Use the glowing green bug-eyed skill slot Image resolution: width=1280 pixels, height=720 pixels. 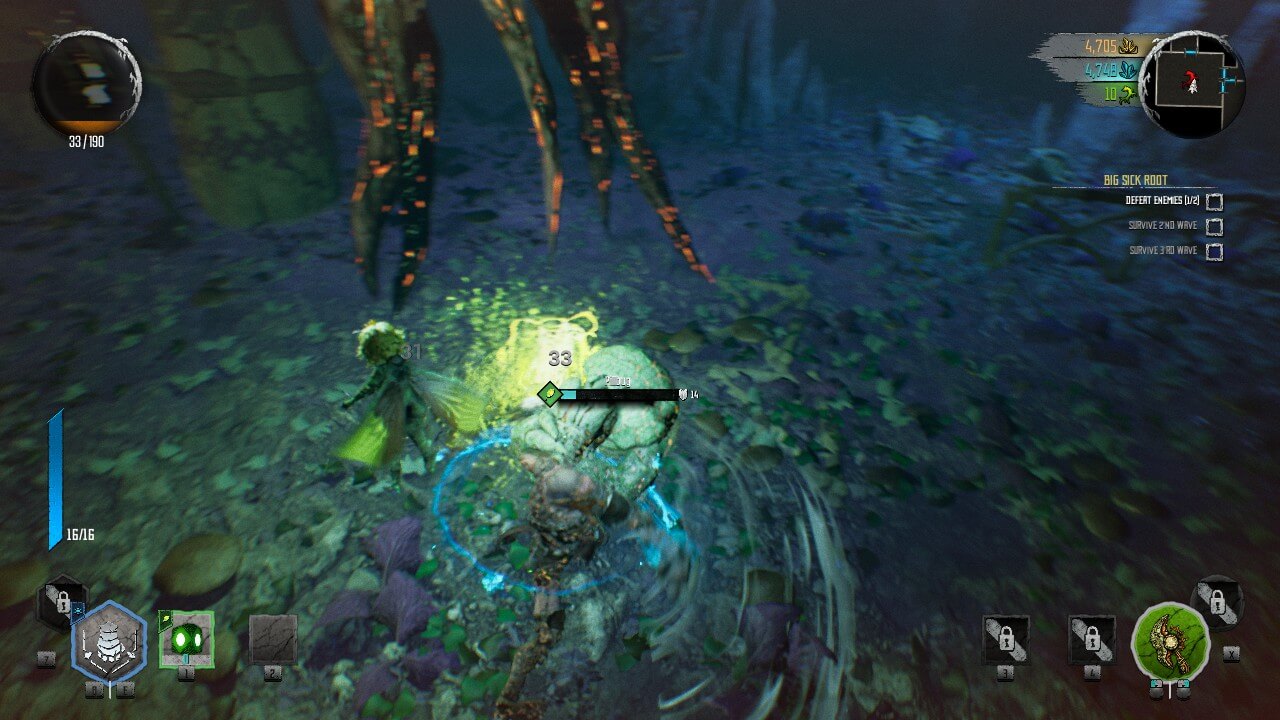(x=186, y=638)
